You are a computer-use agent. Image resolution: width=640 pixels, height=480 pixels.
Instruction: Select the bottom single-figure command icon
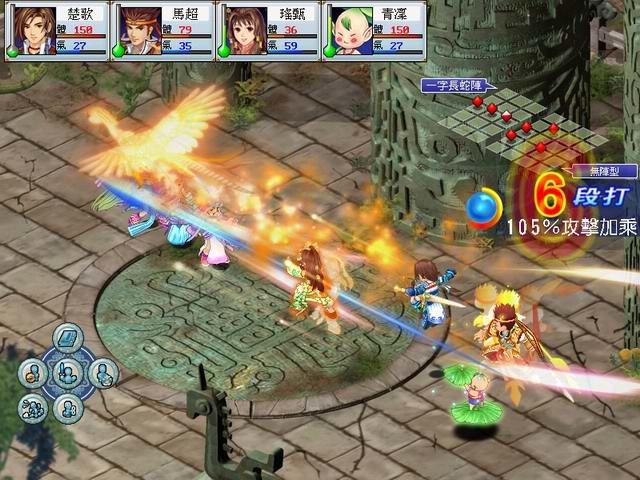pos(68,407)
